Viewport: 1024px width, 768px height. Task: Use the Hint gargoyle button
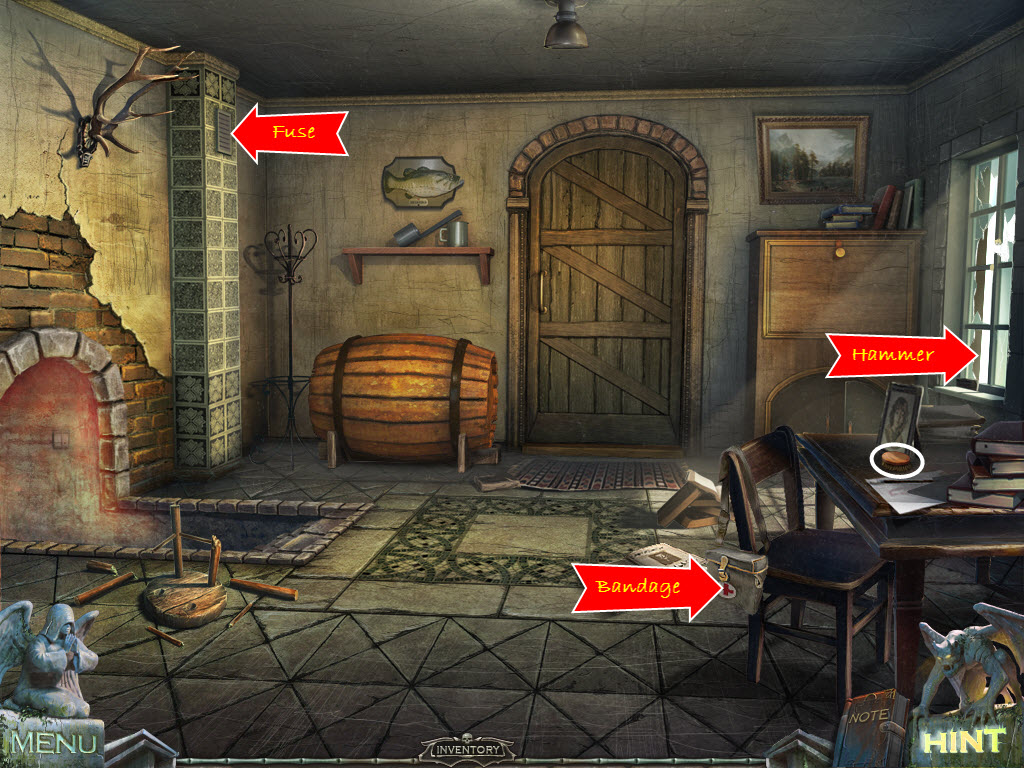click(x=963, y=741)
